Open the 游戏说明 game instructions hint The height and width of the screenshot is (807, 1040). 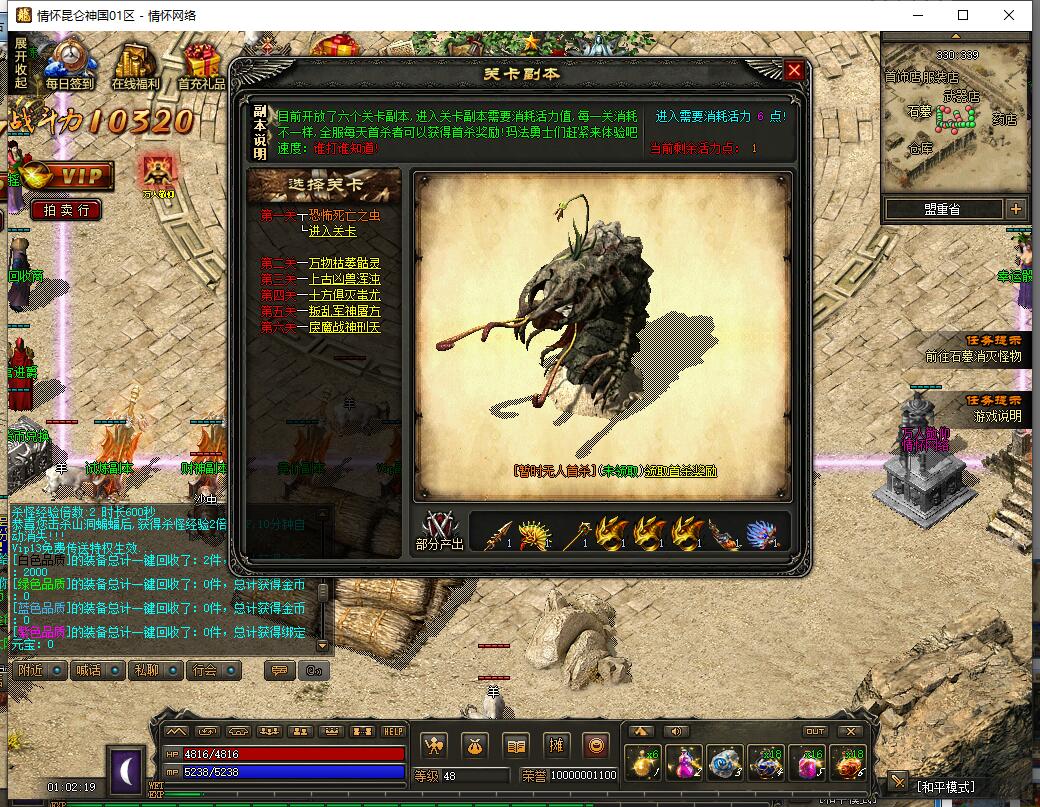997,416
